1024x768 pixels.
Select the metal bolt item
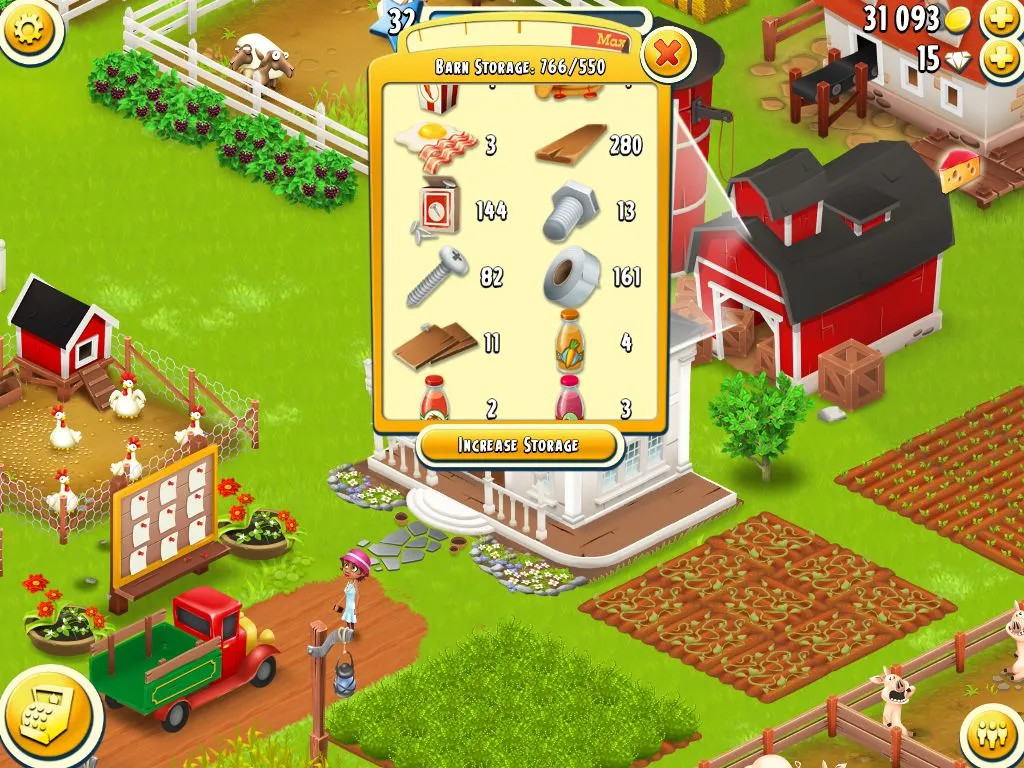[x=571, y=211]
